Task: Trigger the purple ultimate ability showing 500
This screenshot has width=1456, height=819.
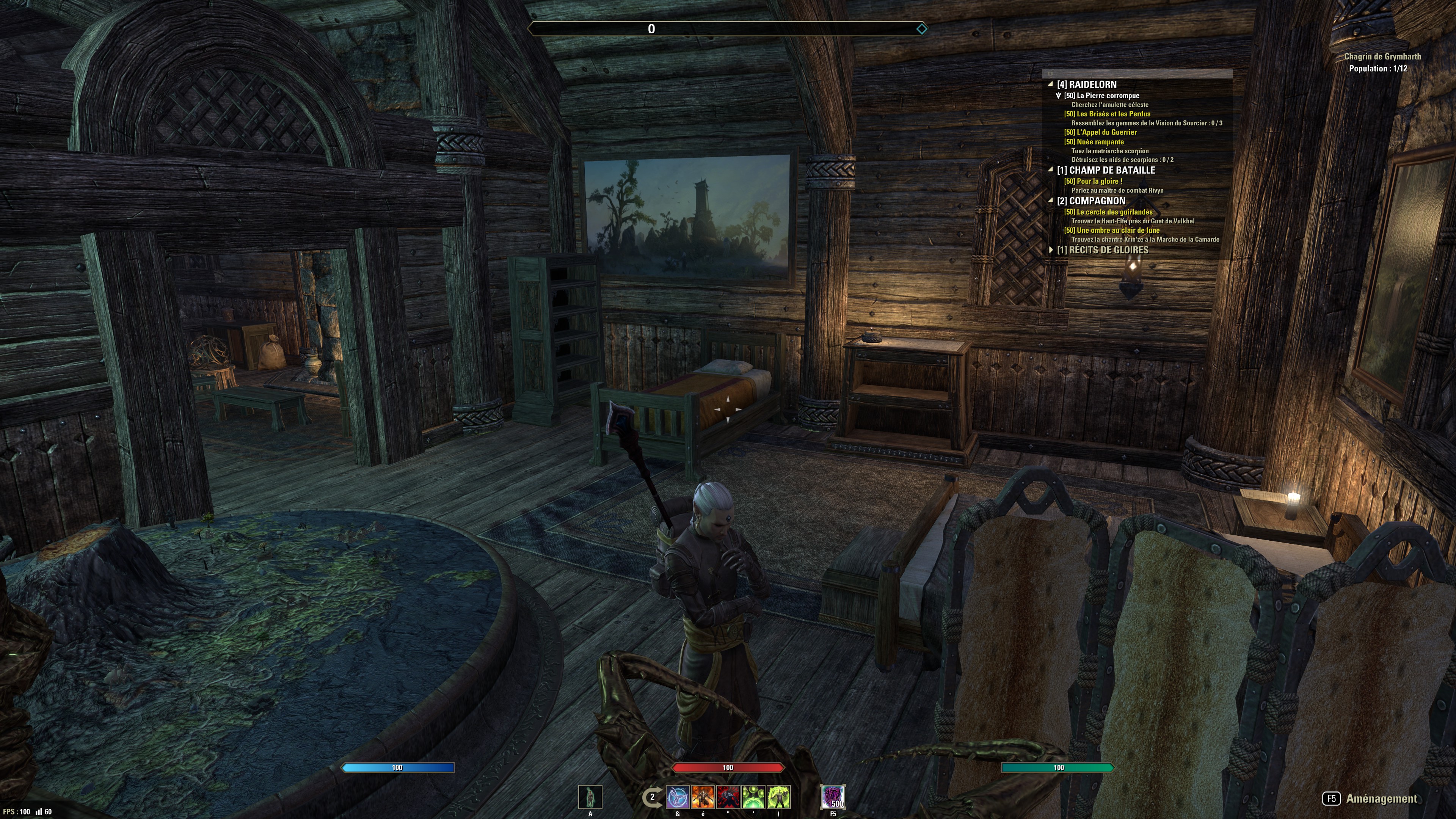Action: click(833, 797)
